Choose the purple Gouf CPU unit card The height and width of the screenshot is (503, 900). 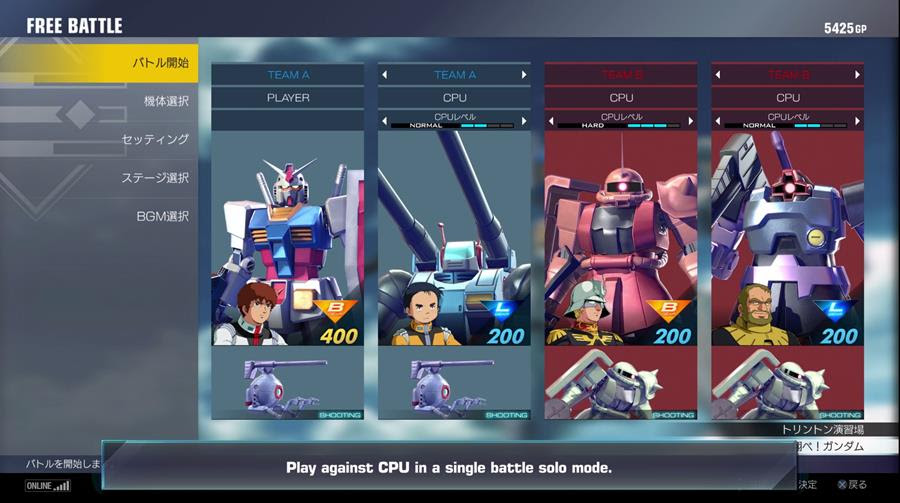(x=788, y=240)
